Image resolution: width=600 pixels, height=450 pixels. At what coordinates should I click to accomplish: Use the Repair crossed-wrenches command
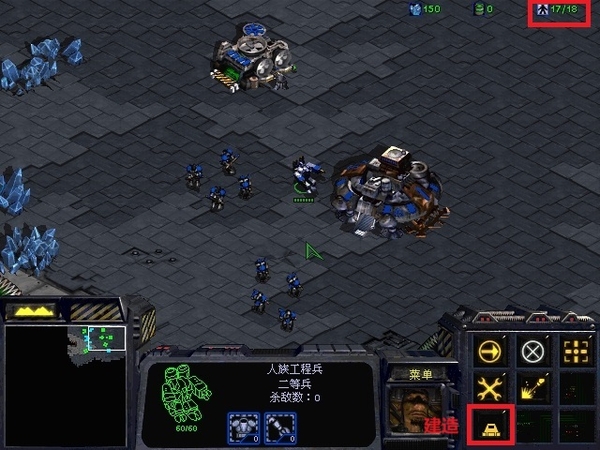(x=490, y=388)
